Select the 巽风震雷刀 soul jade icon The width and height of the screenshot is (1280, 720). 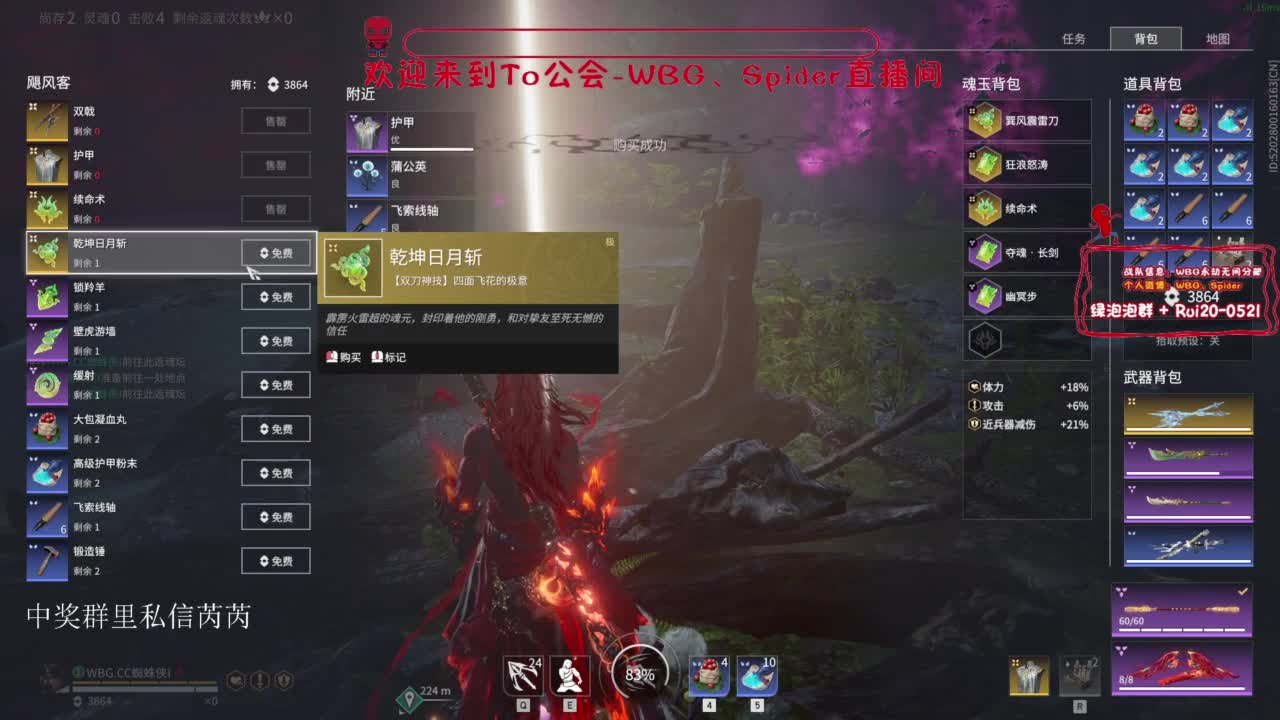[x=985, y=120]
